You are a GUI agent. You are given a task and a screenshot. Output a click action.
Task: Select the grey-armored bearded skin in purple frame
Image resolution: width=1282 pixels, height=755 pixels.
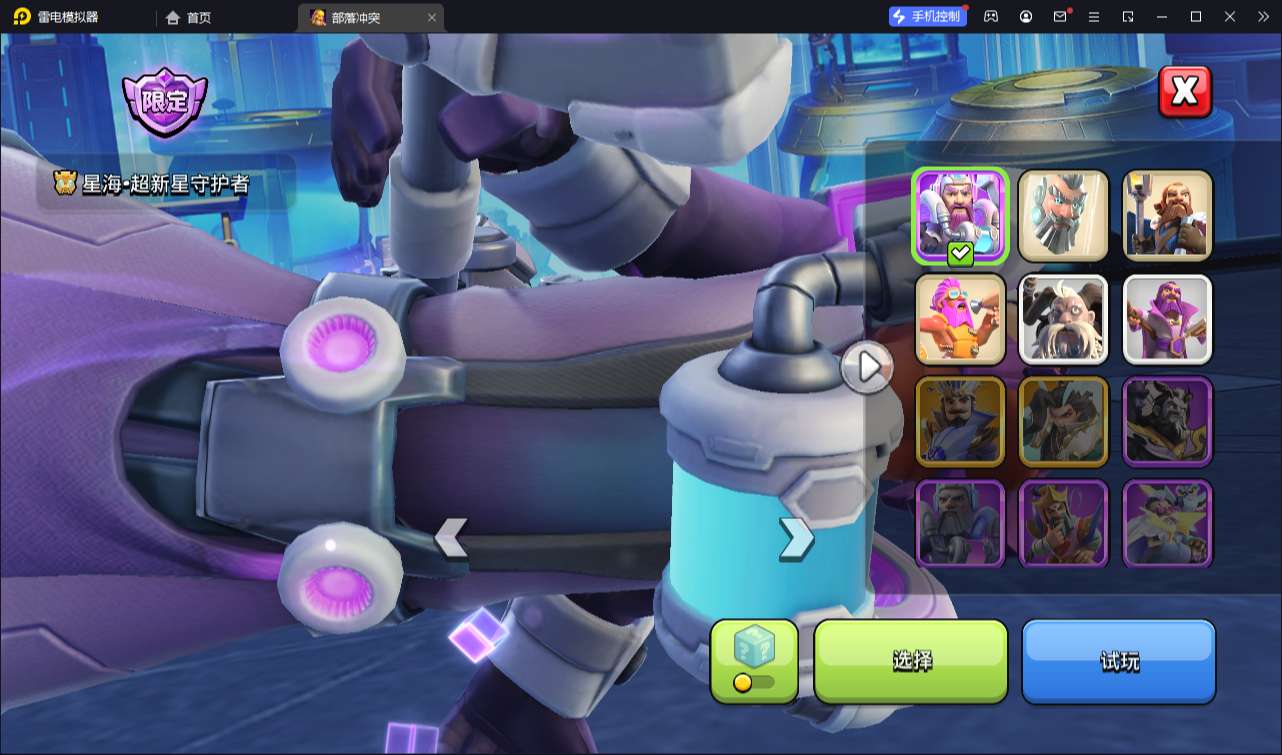[x=960, y=524]
